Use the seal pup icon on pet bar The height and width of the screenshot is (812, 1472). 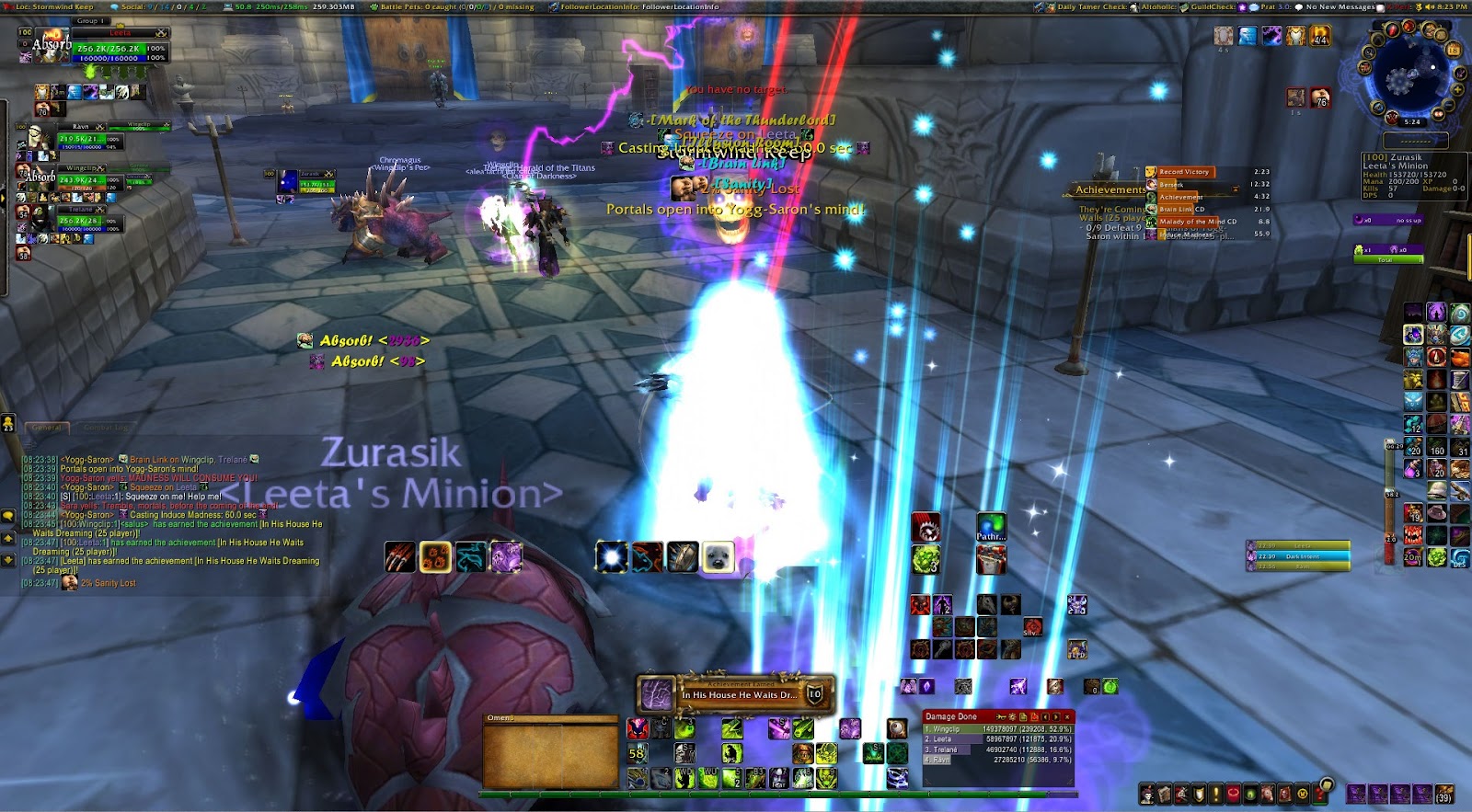pyautogui.click(x=719, y=557)
